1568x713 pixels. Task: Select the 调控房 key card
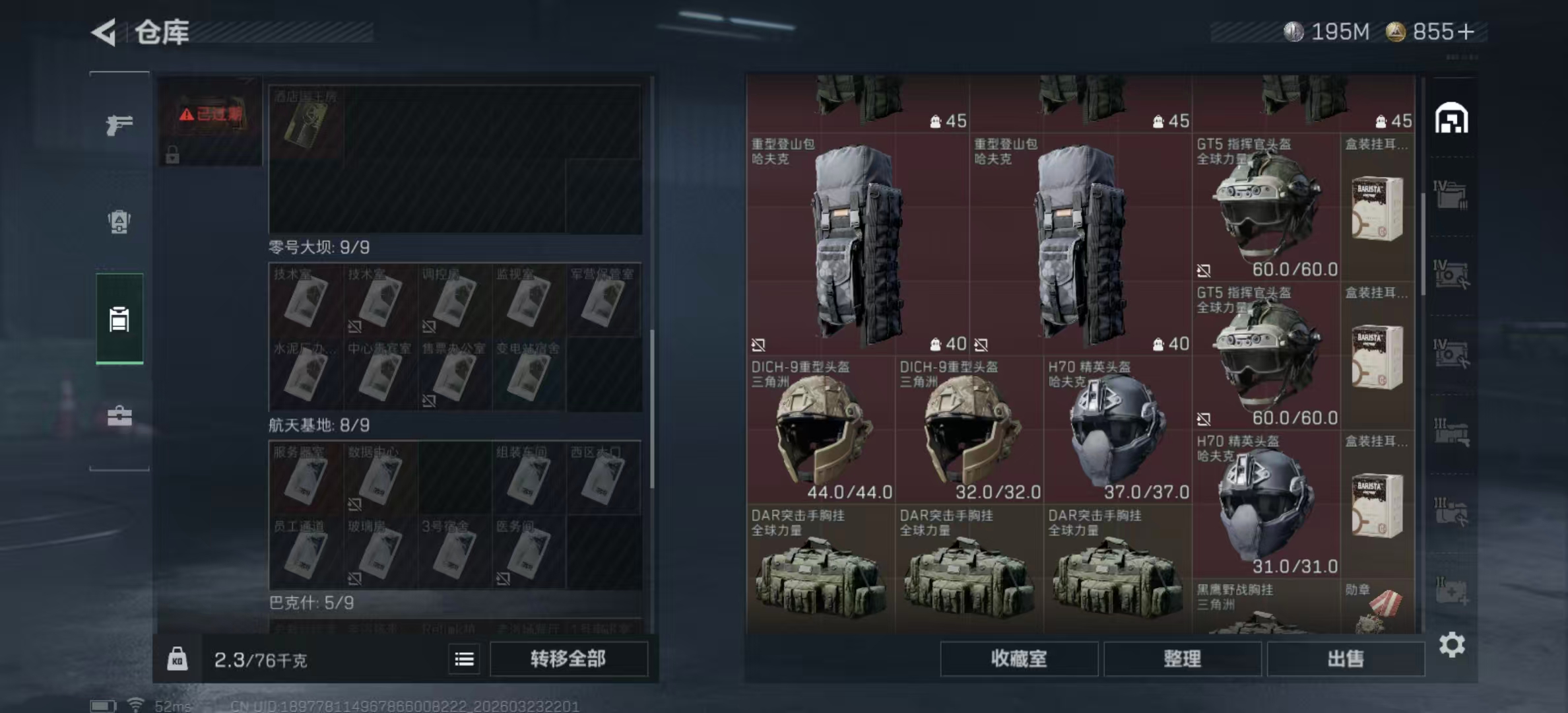tap(454, 300)
